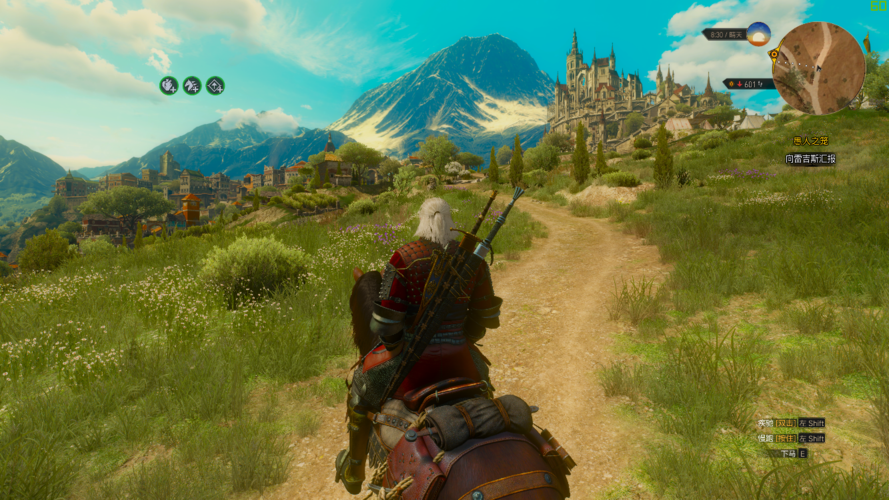Screen dimensions: 889x500
Task: Click the yellow quest marker on minimap edge
Action: tap(774, 53)
